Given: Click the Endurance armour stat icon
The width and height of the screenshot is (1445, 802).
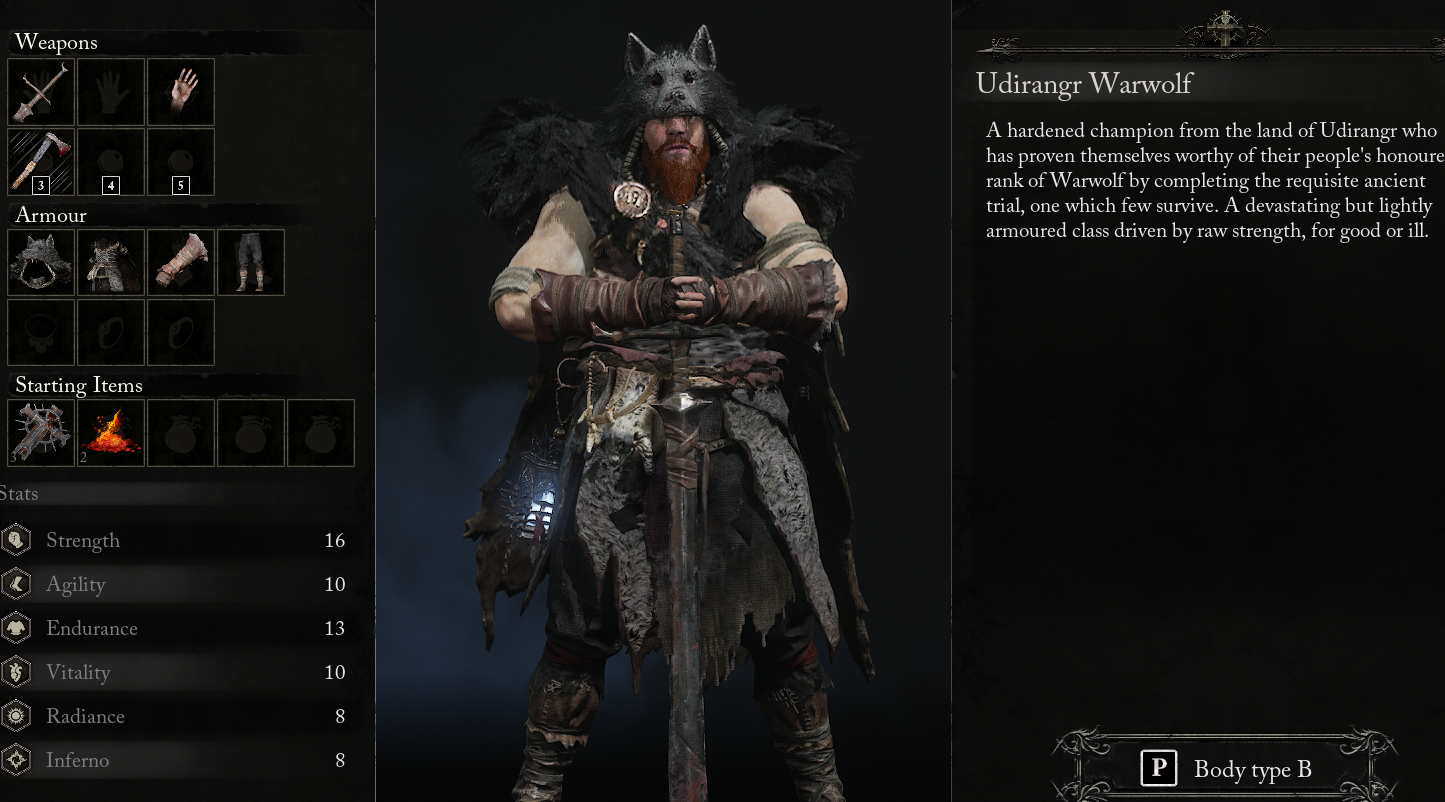Looking at the screenshot, I should click(x=18, y=628).
